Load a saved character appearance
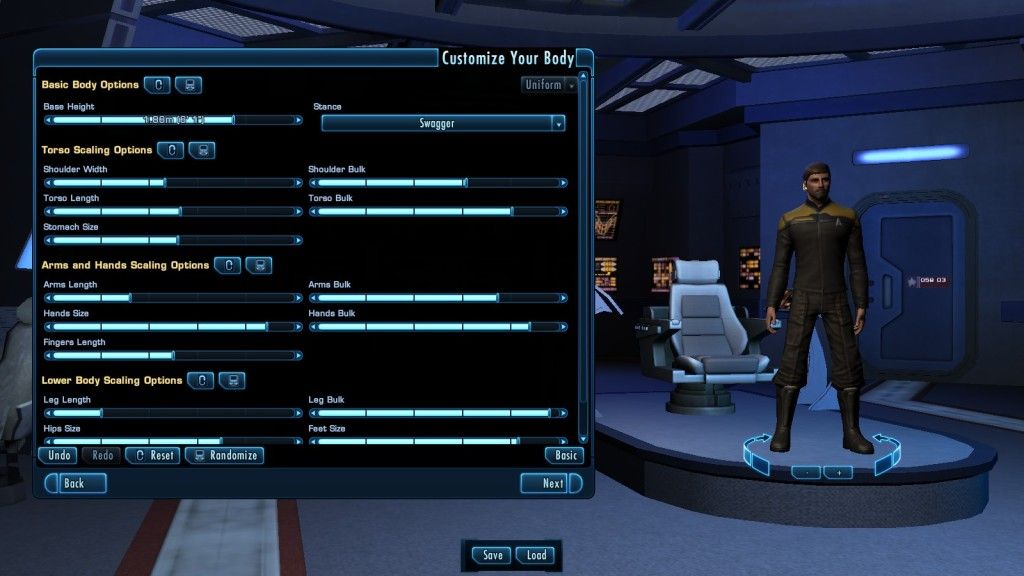Viewport: 1024px width, 576px height. click(x=536, y=556)
